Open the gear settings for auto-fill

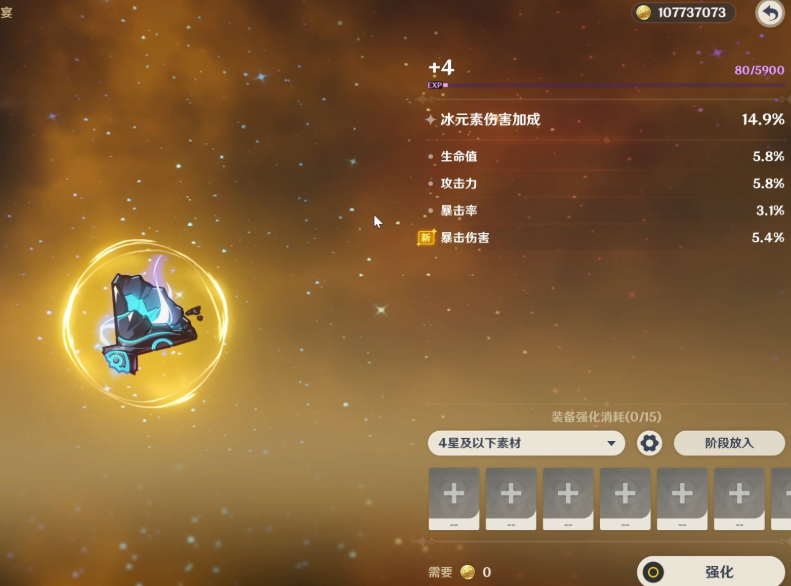point(650,443)
